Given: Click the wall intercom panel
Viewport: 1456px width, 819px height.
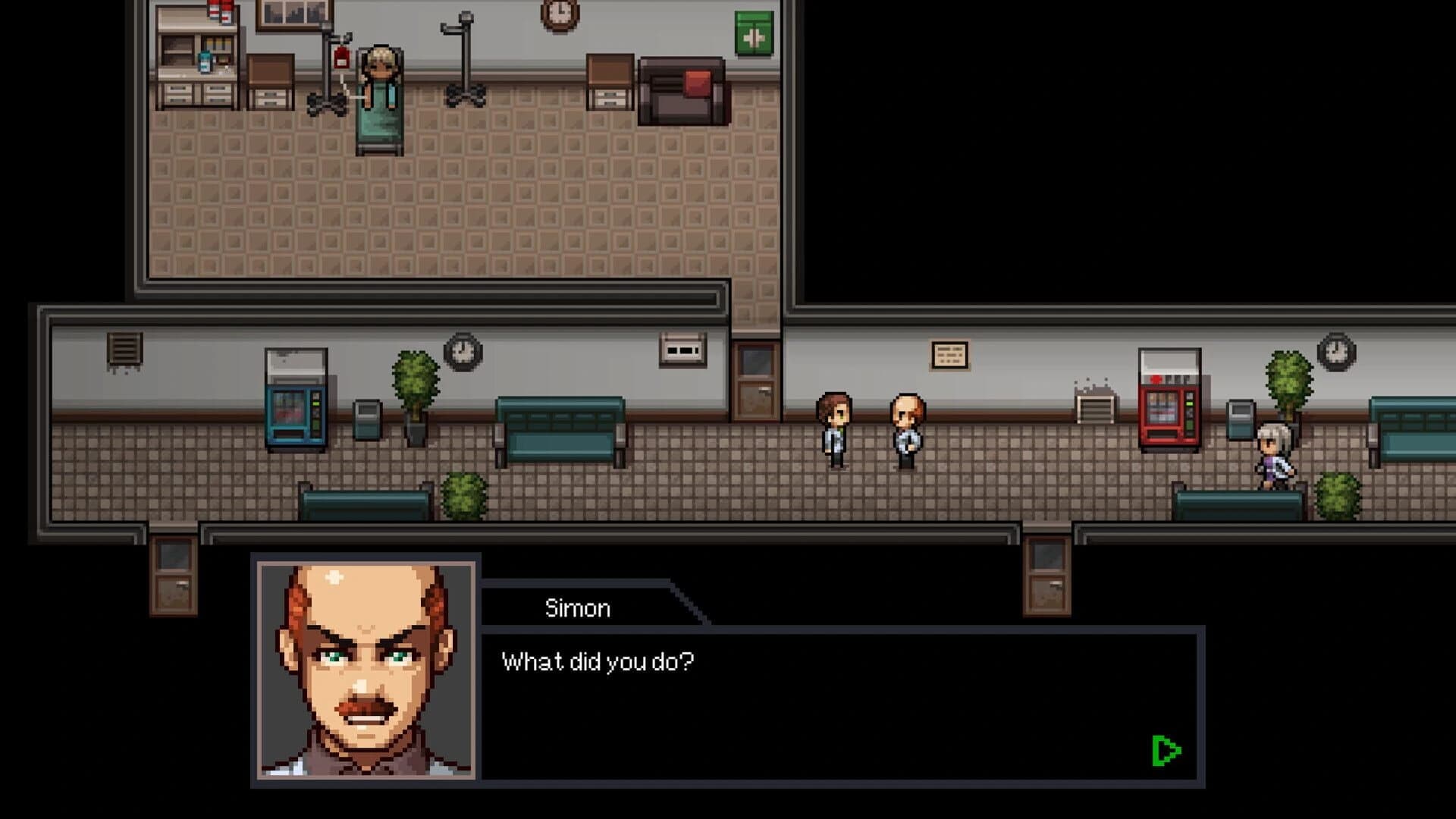Looking at the screenshot, I should click(681, 347).
